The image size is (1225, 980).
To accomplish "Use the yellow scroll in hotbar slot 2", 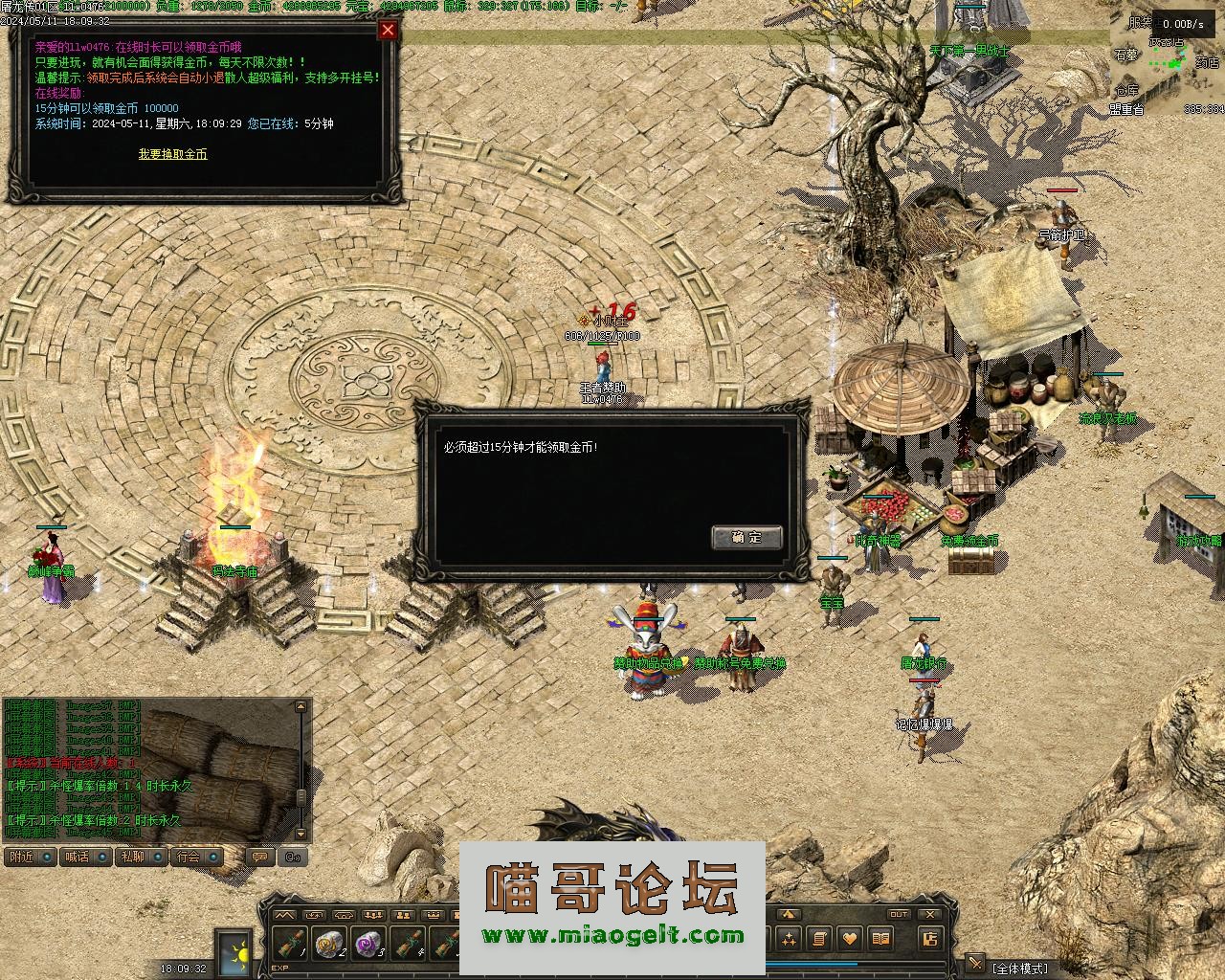I will [x=330, y=944].
